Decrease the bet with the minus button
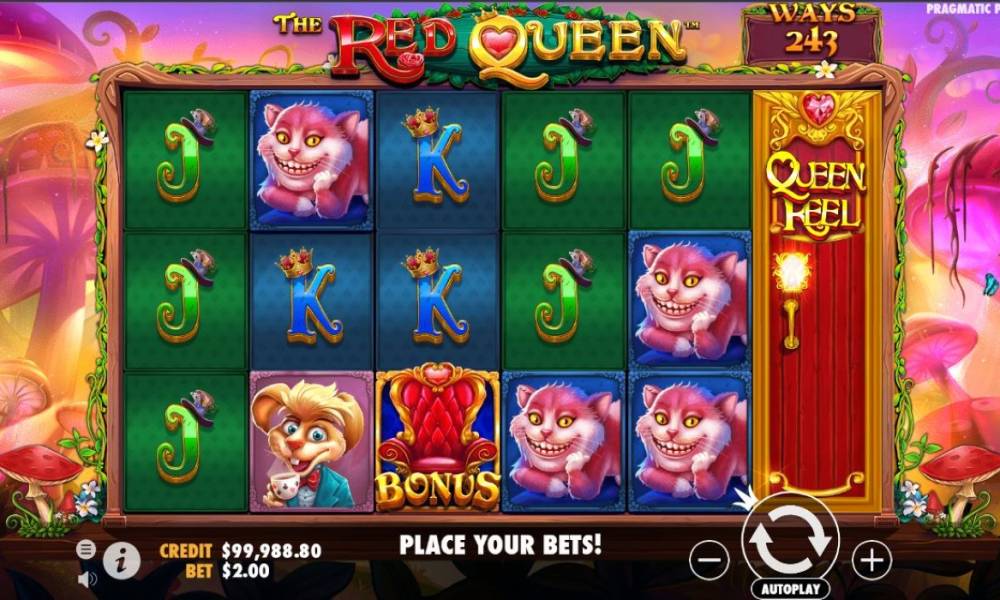This screenshot has width=1000, height=600. pos(709,559)
